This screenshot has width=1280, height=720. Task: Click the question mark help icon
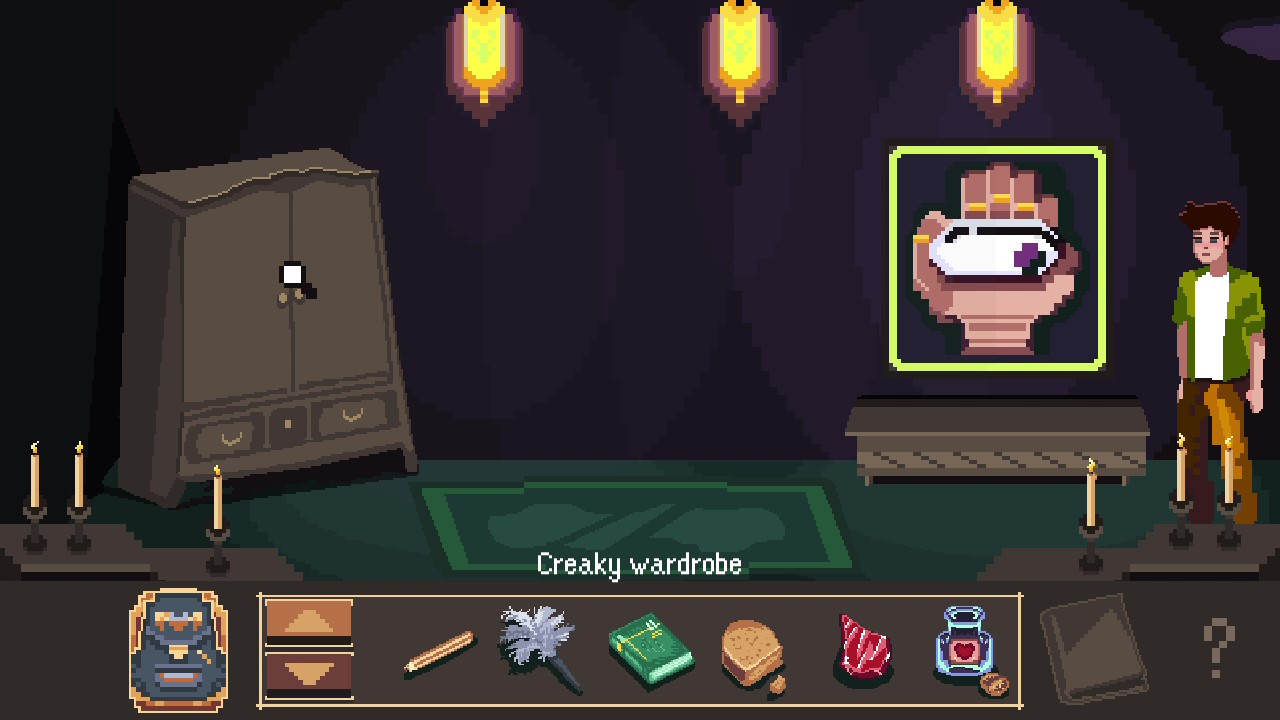pos(1216,650)
